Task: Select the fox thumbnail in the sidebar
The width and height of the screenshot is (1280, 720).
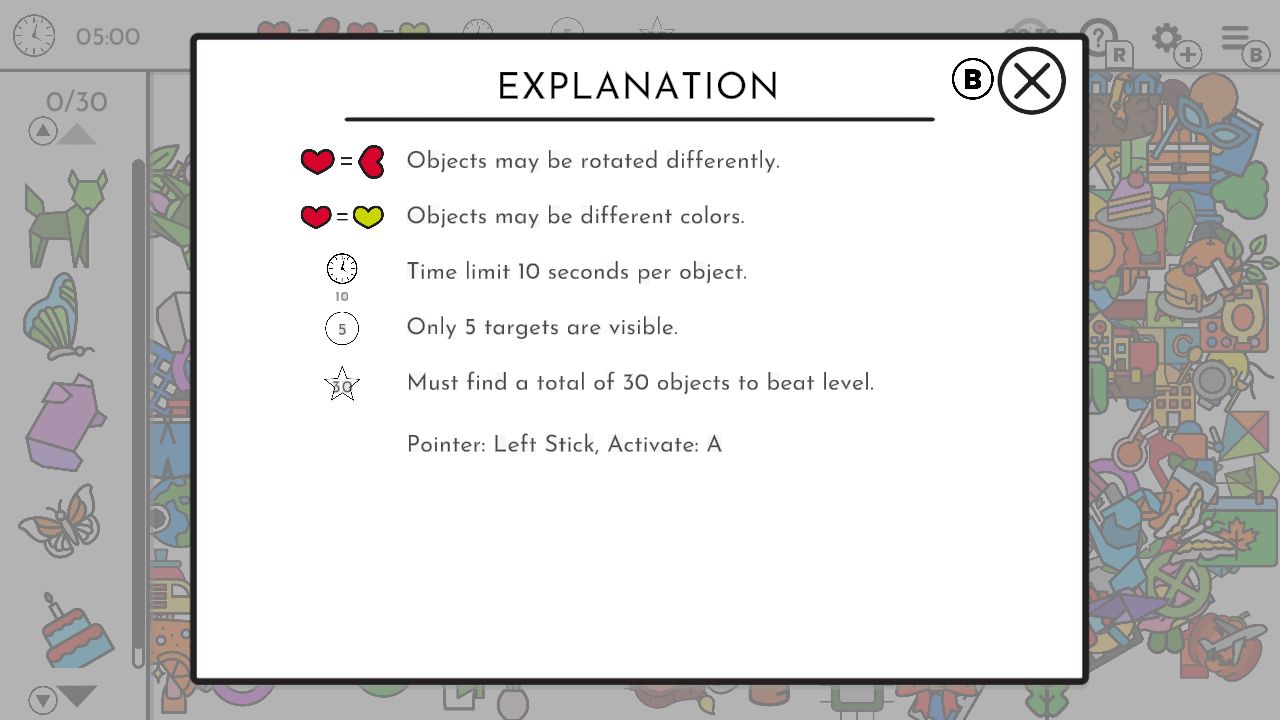Action: (x=65, y=215)
